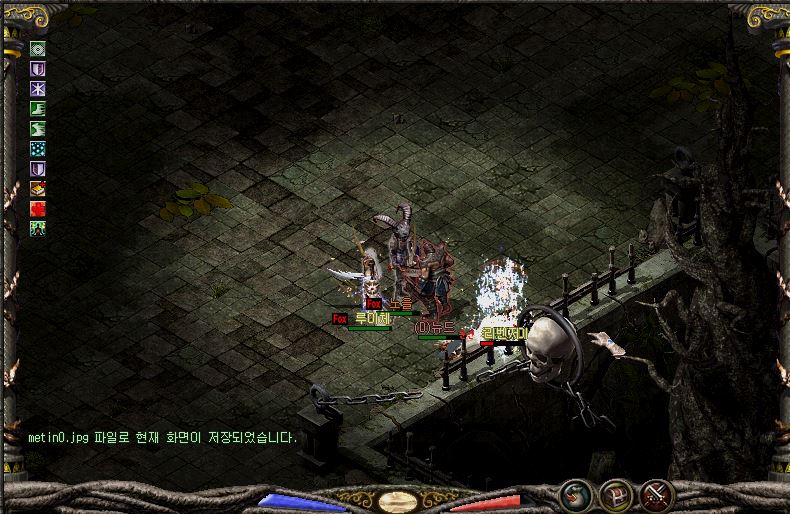Click the crossed swords round button
Image resolution: width=790 pixels, height=514 pixels.
click(x=655, y=494)
